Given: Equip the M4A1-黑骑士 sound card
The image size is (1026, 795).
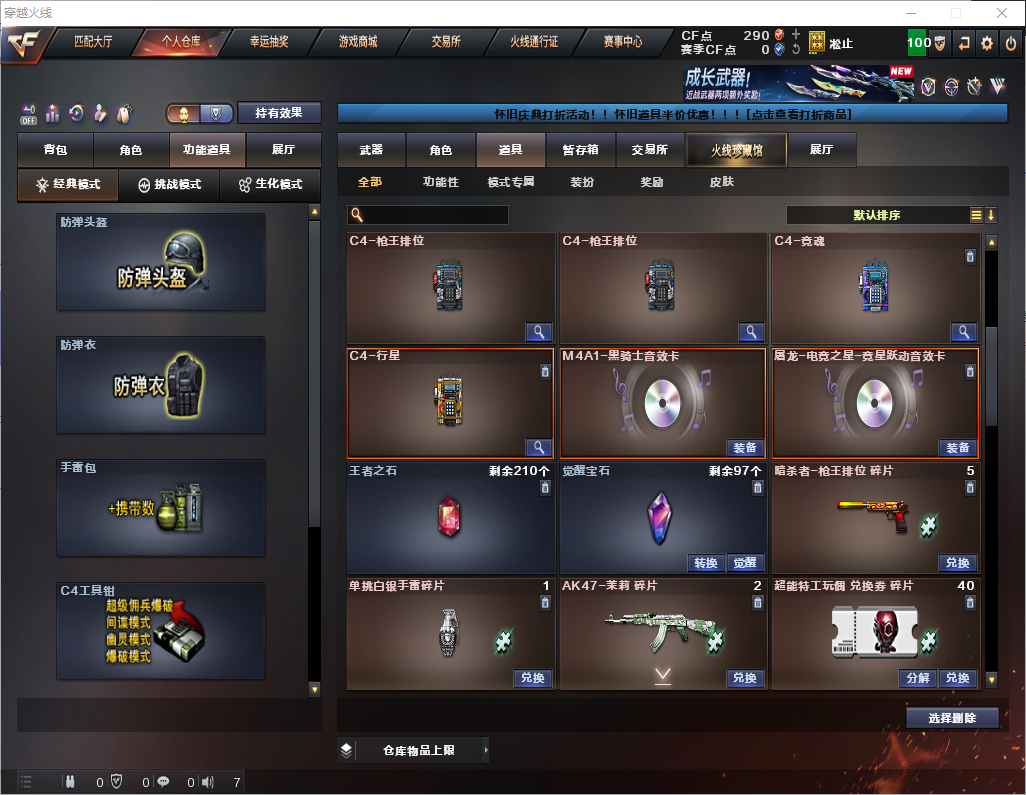Looking at the screenshot, I should coord(744,448).
